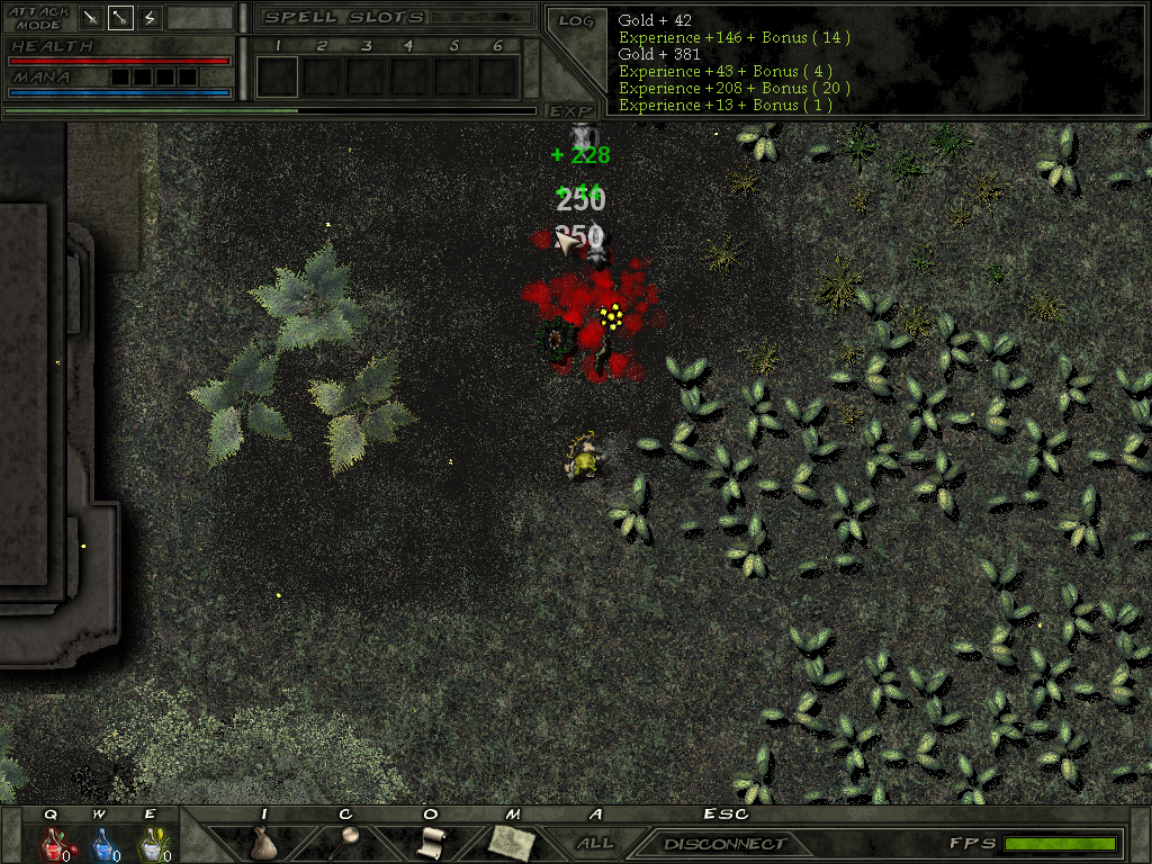Screen dimensions: 1152x864
Task: Switch to the arrow ranged attack mode
Action: pyautogui.click(x=121, y=18)
